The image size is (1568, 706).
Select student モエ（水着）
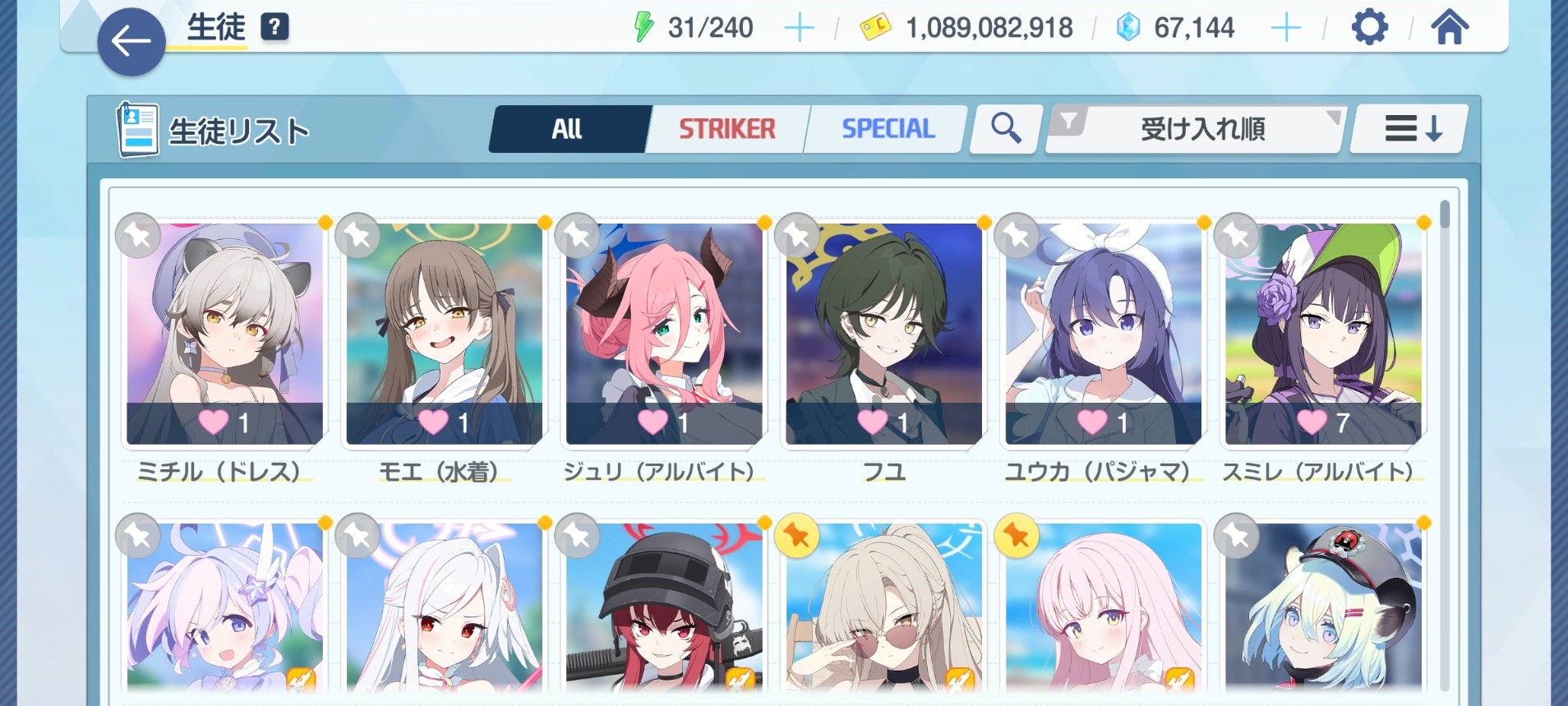(x=444, y=335)
